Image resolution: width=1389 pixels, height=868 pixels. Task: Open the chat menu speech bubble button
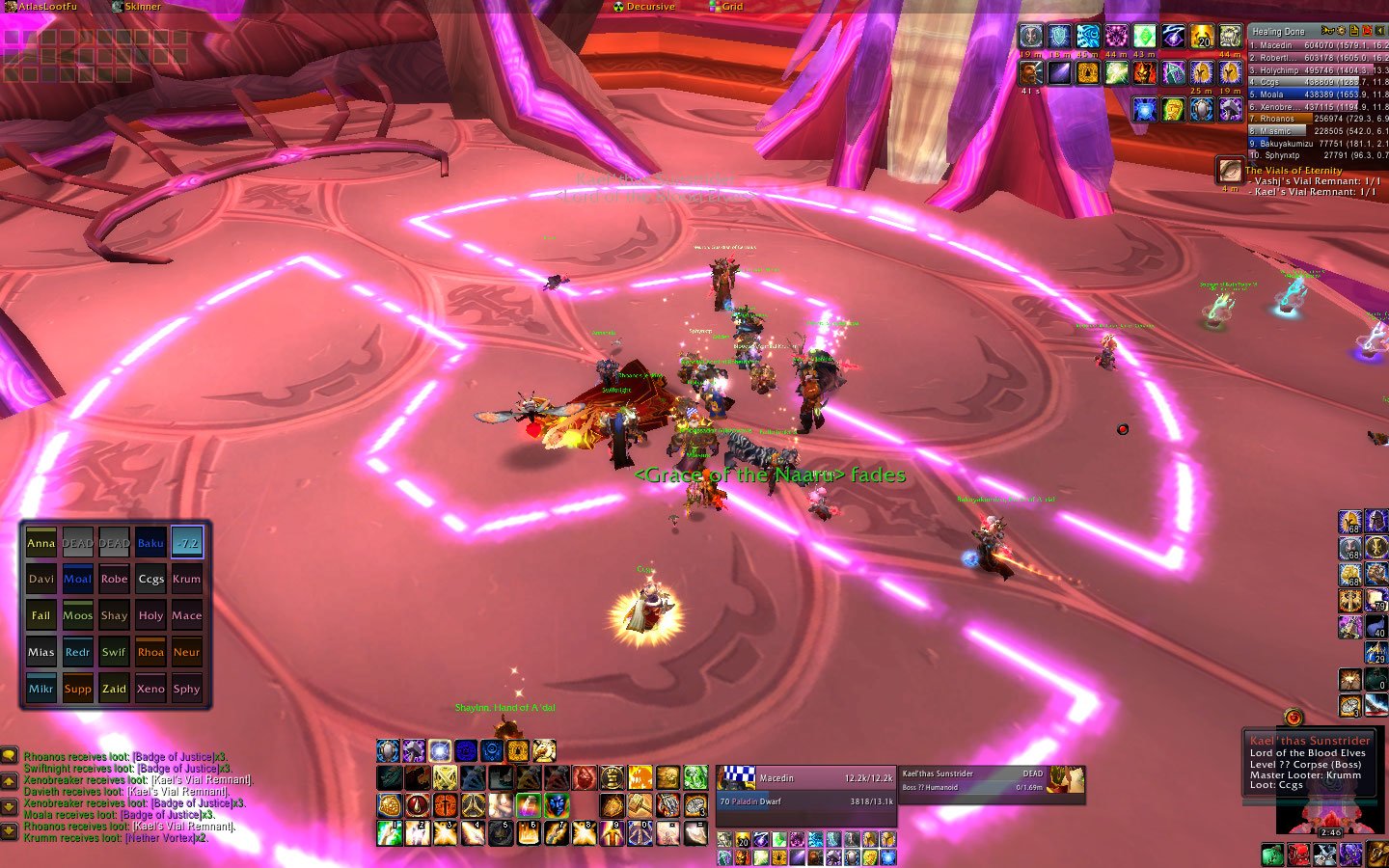[9, 756]
